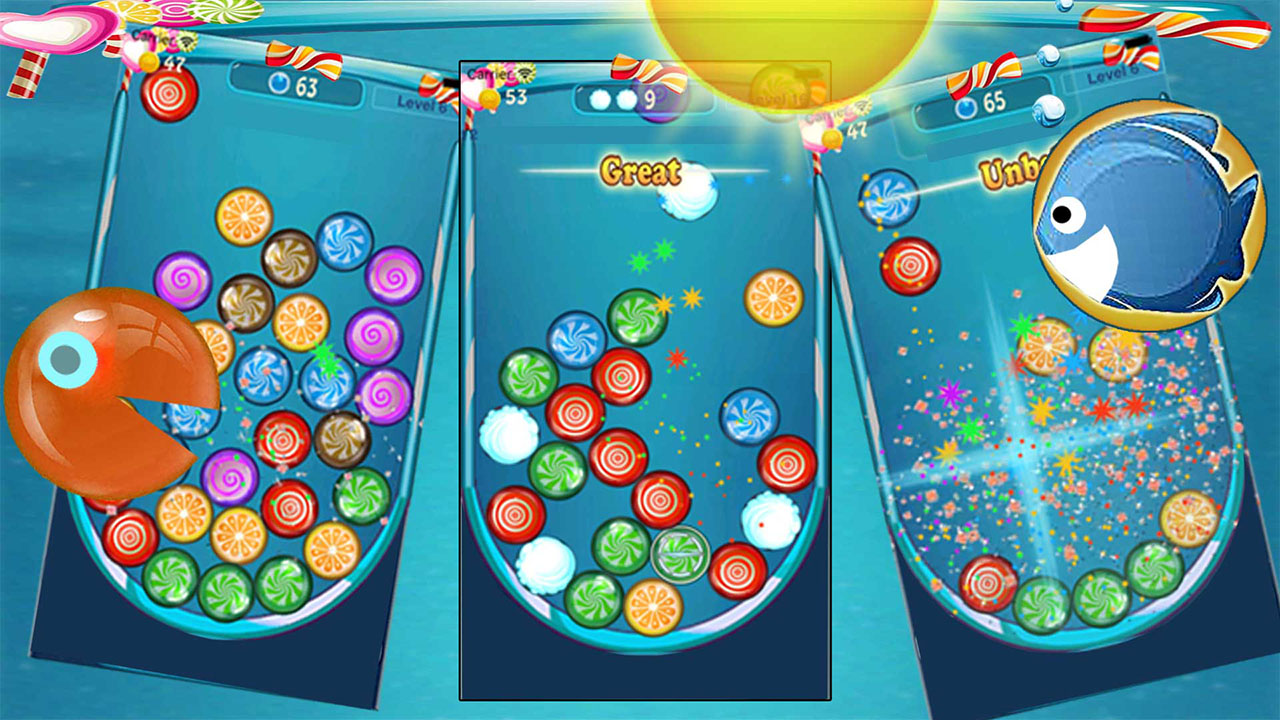Click the Wi-Fi signal indicator

[187, 43]
